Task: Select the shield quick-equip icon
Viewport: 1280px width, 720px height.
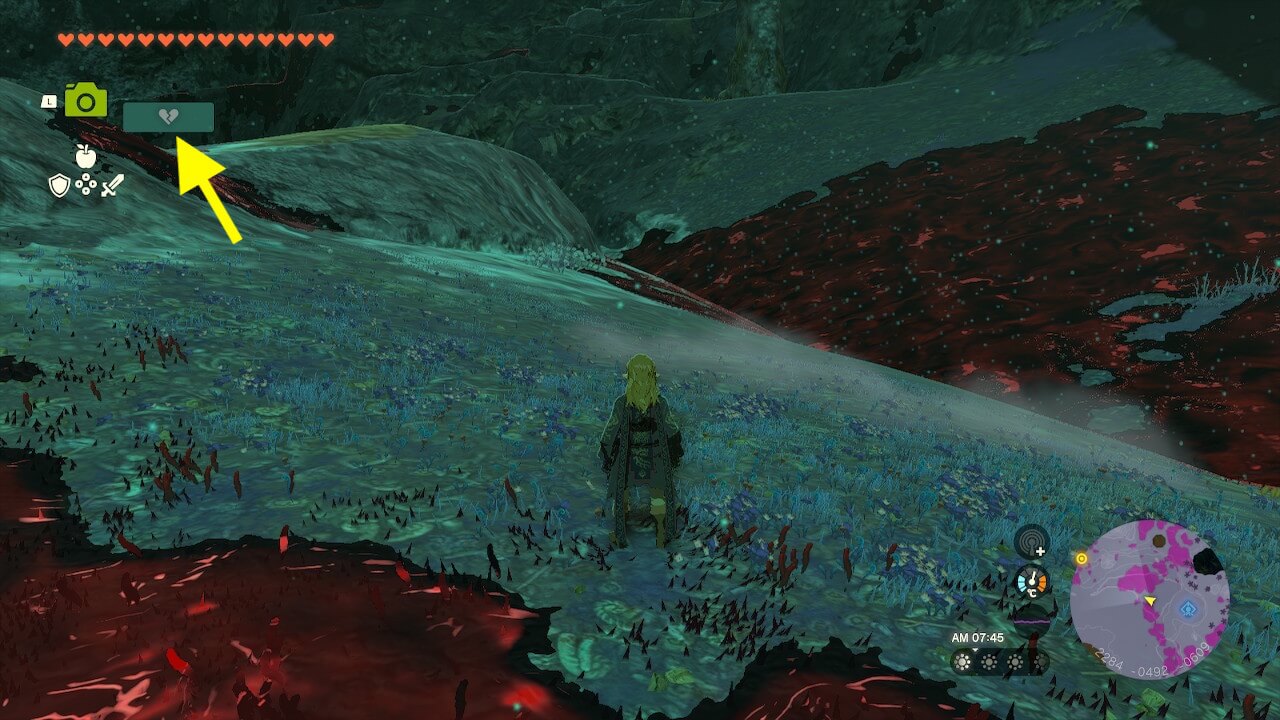Action: tap(59, 184)
